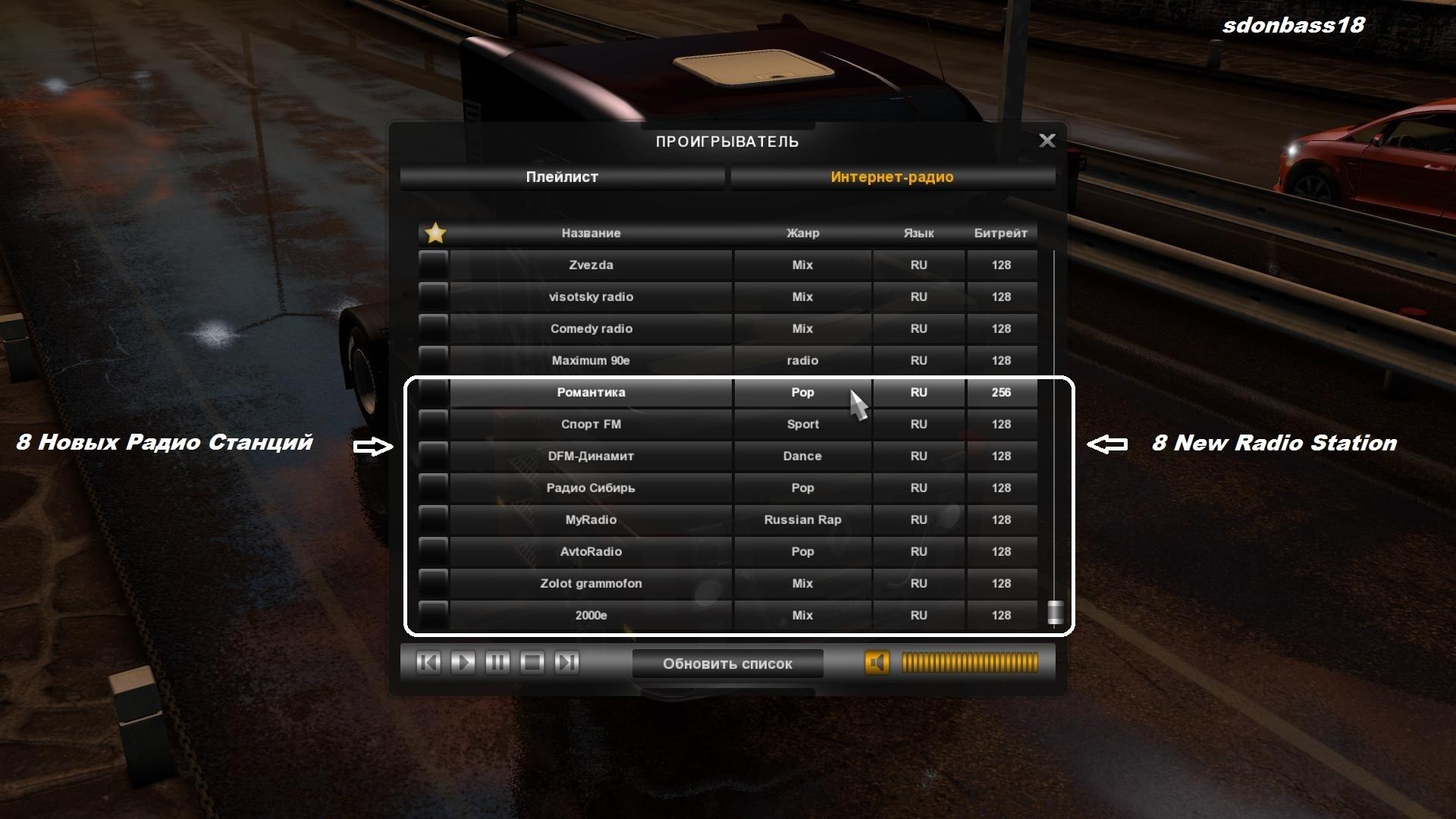Choose the visotsky radio station
Image resolution: width=1456 pixels, height=819 pixels.
coord(591,297)
